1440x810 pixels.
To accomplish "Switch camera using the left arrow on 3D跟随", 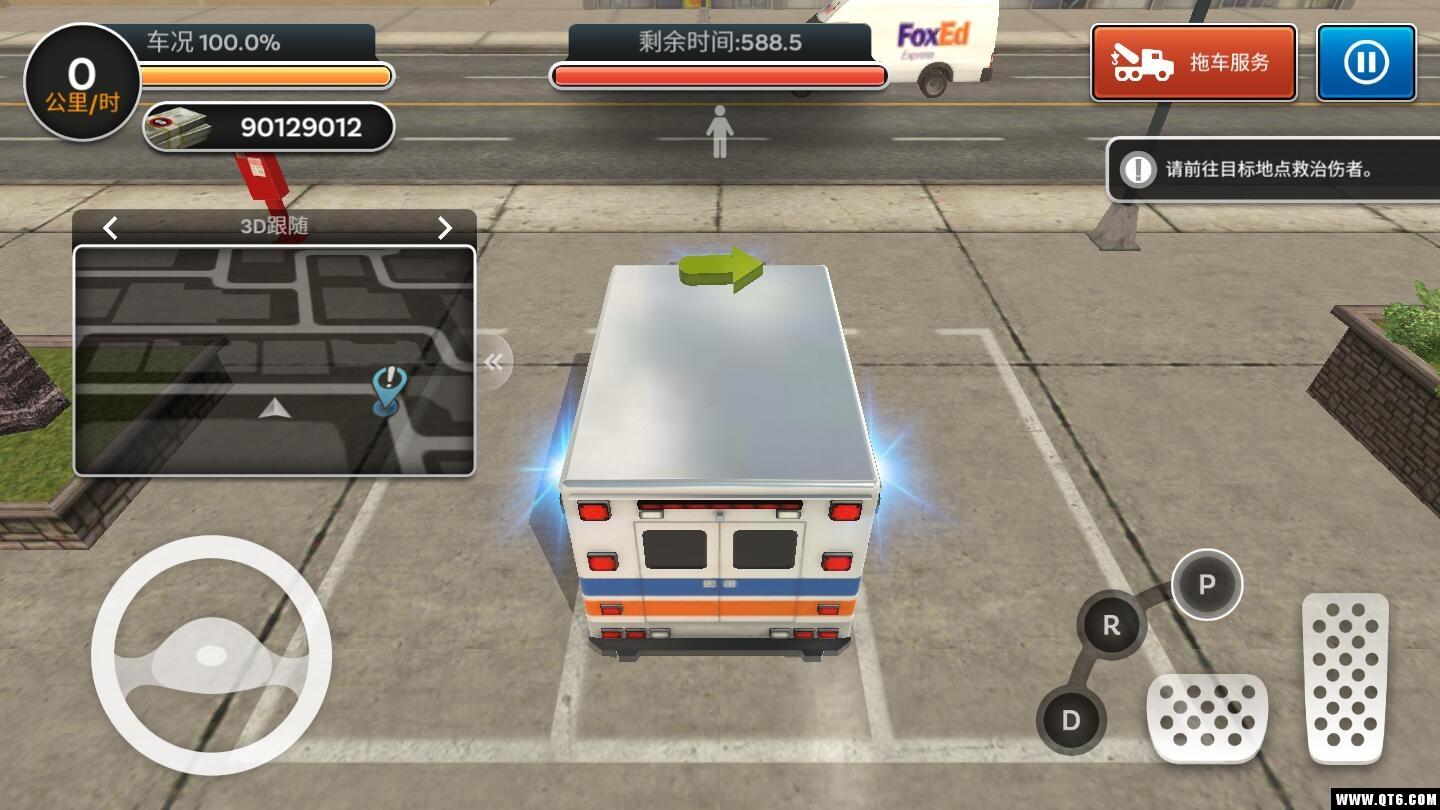I will [110, 228].
